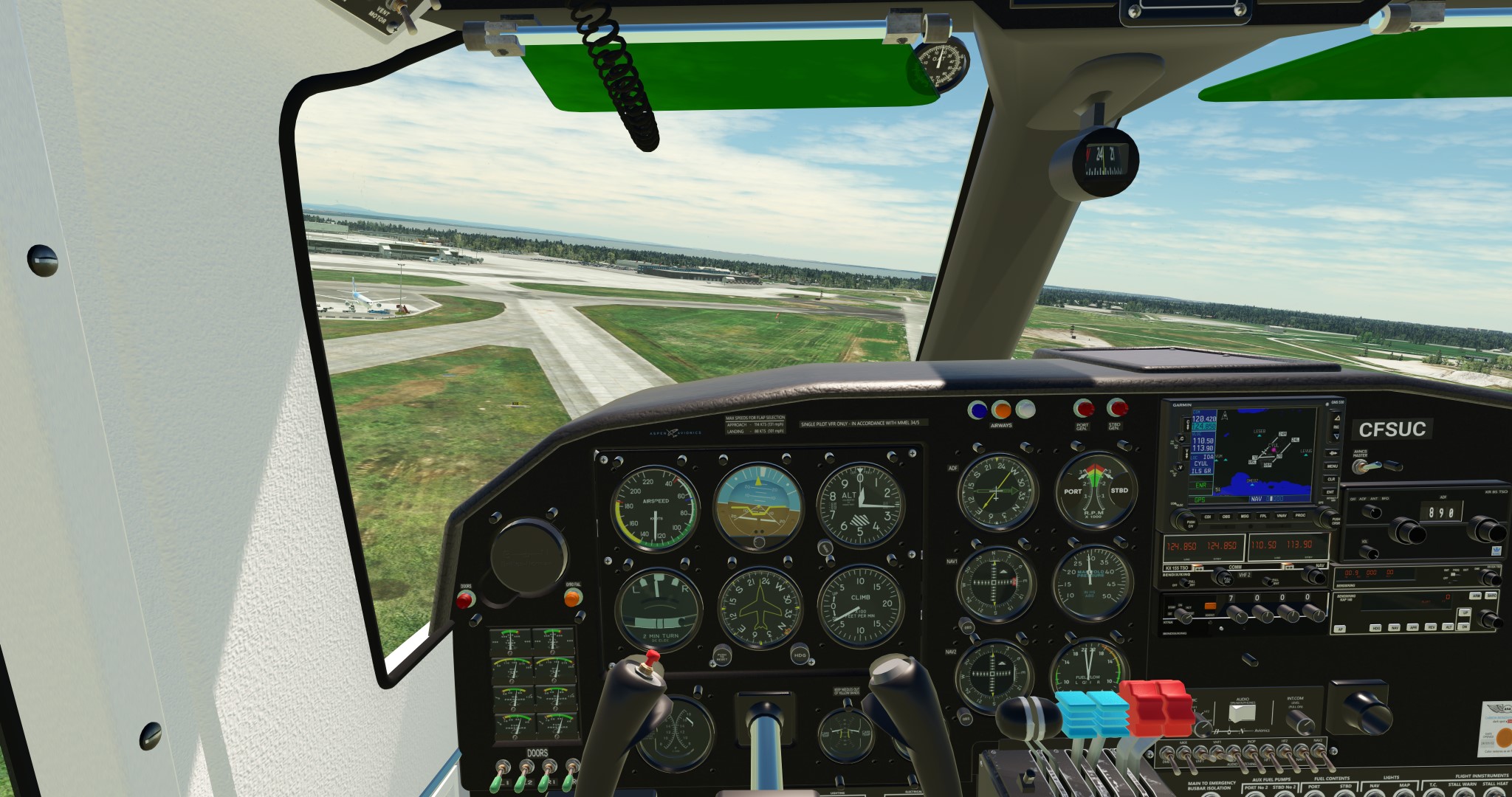This screenshot has width=1512, height=797.
Task: Confirm with the Garmin ENT button
Action: click(x=1332, y=491)
